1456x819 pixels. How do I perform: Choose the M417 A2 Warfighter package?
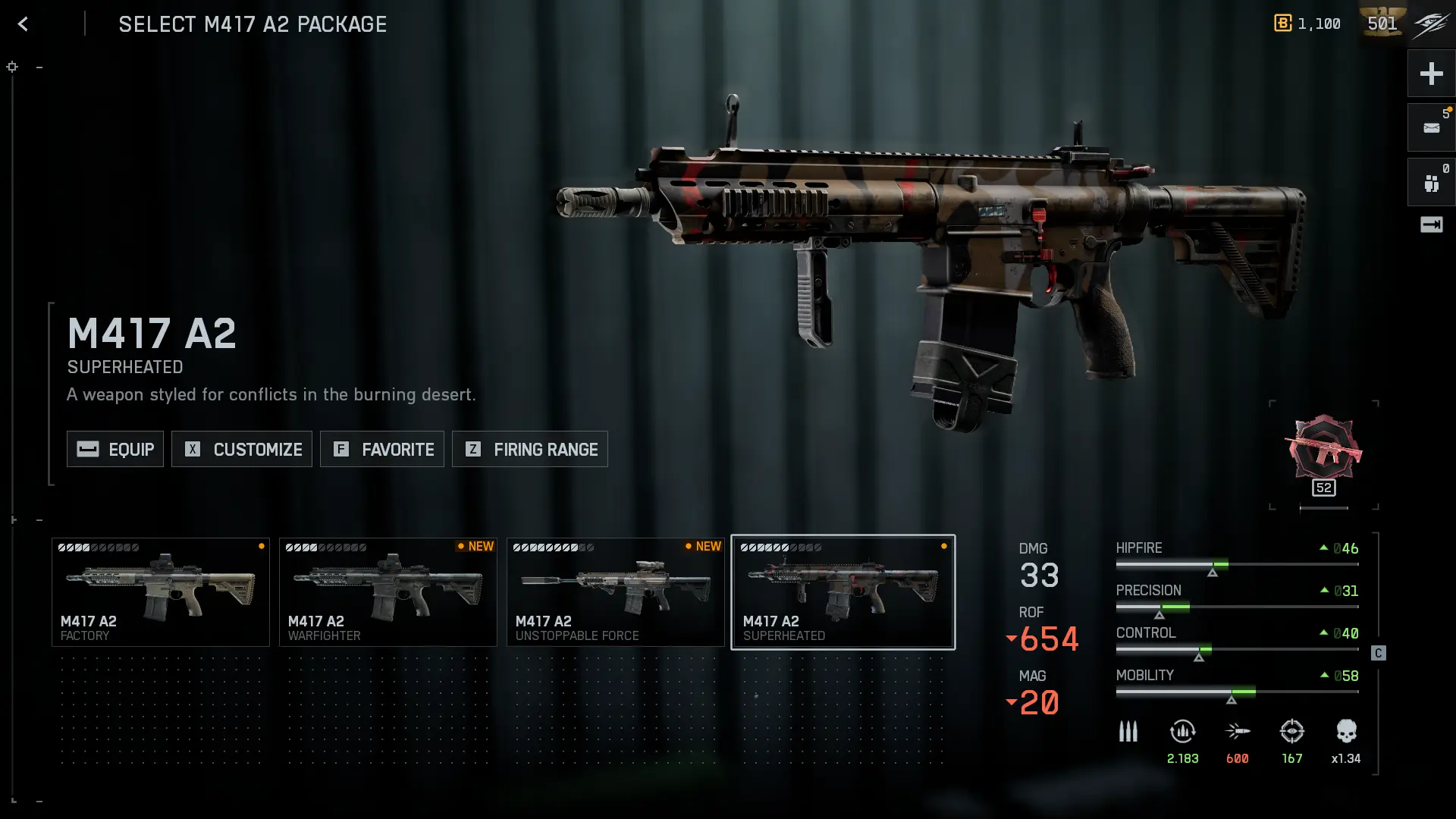click(x=388, y=592)
